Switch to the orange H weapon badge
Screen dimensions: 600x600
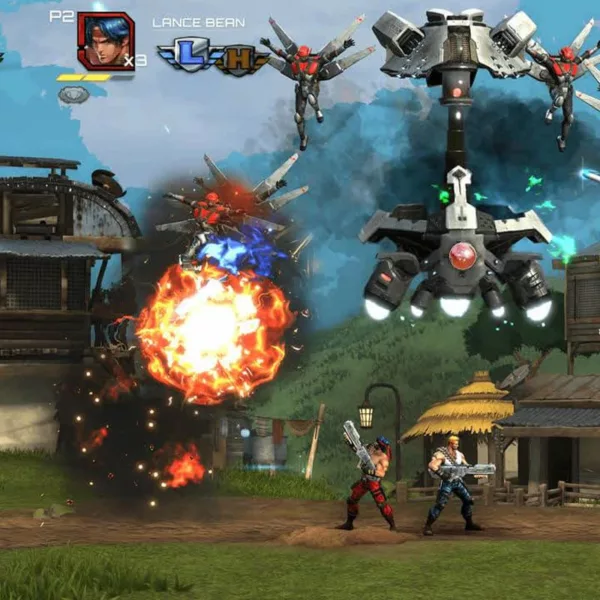pyautogui.click(x=235, y=57)
